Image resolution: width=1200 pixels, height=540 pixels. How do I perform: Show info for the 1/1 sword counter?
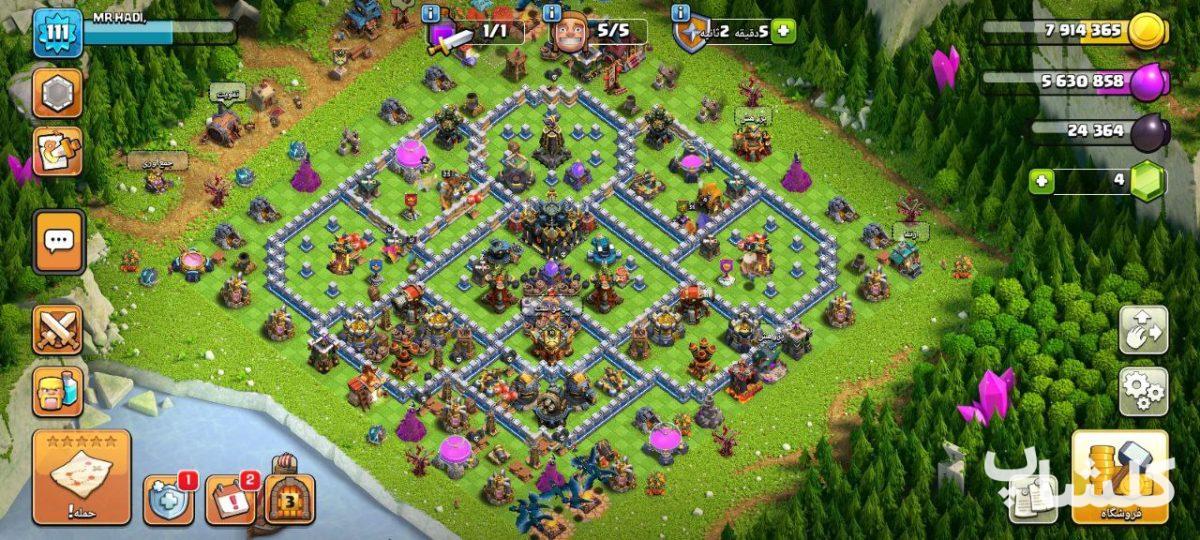coord(431,13)
